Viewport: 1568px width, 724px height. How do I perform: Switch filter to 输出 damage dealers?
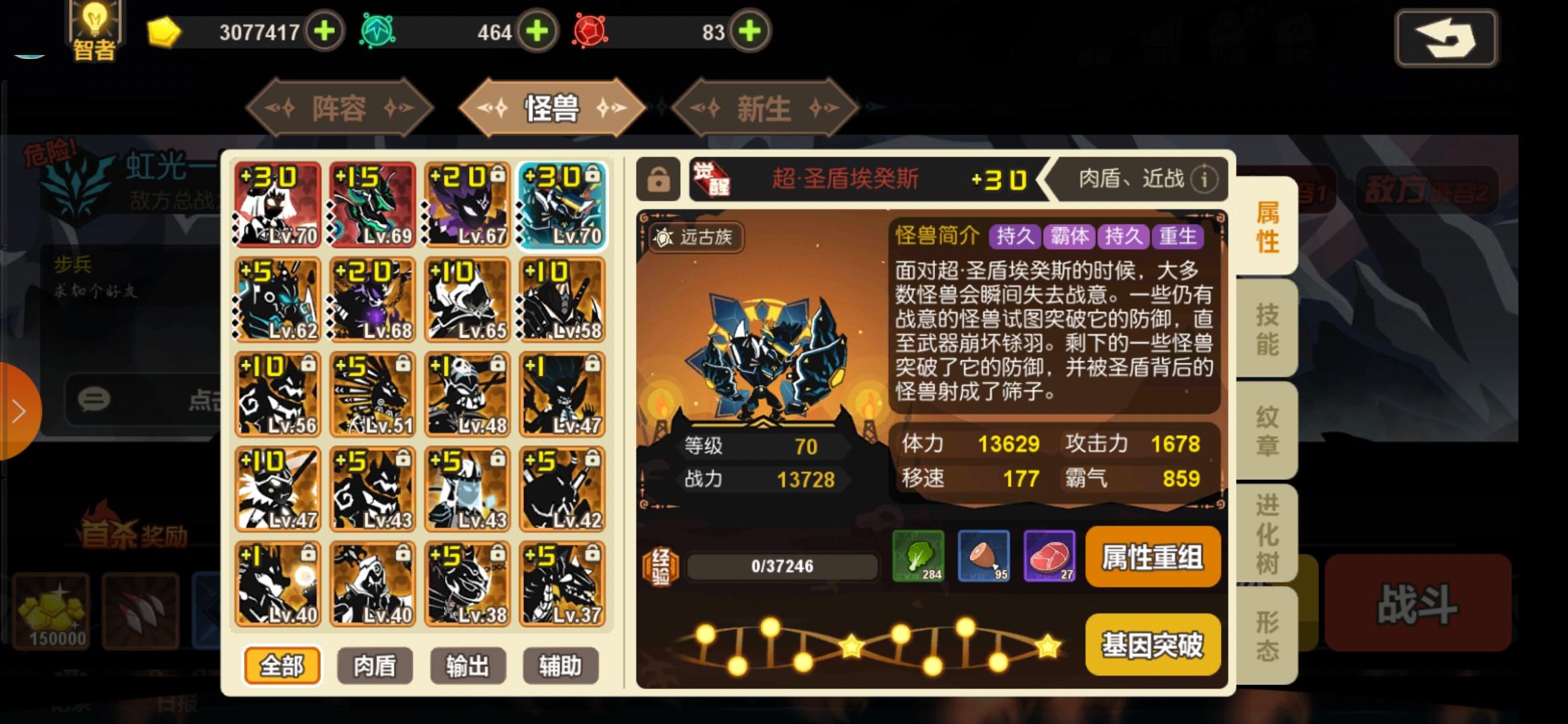coord(467,666)
